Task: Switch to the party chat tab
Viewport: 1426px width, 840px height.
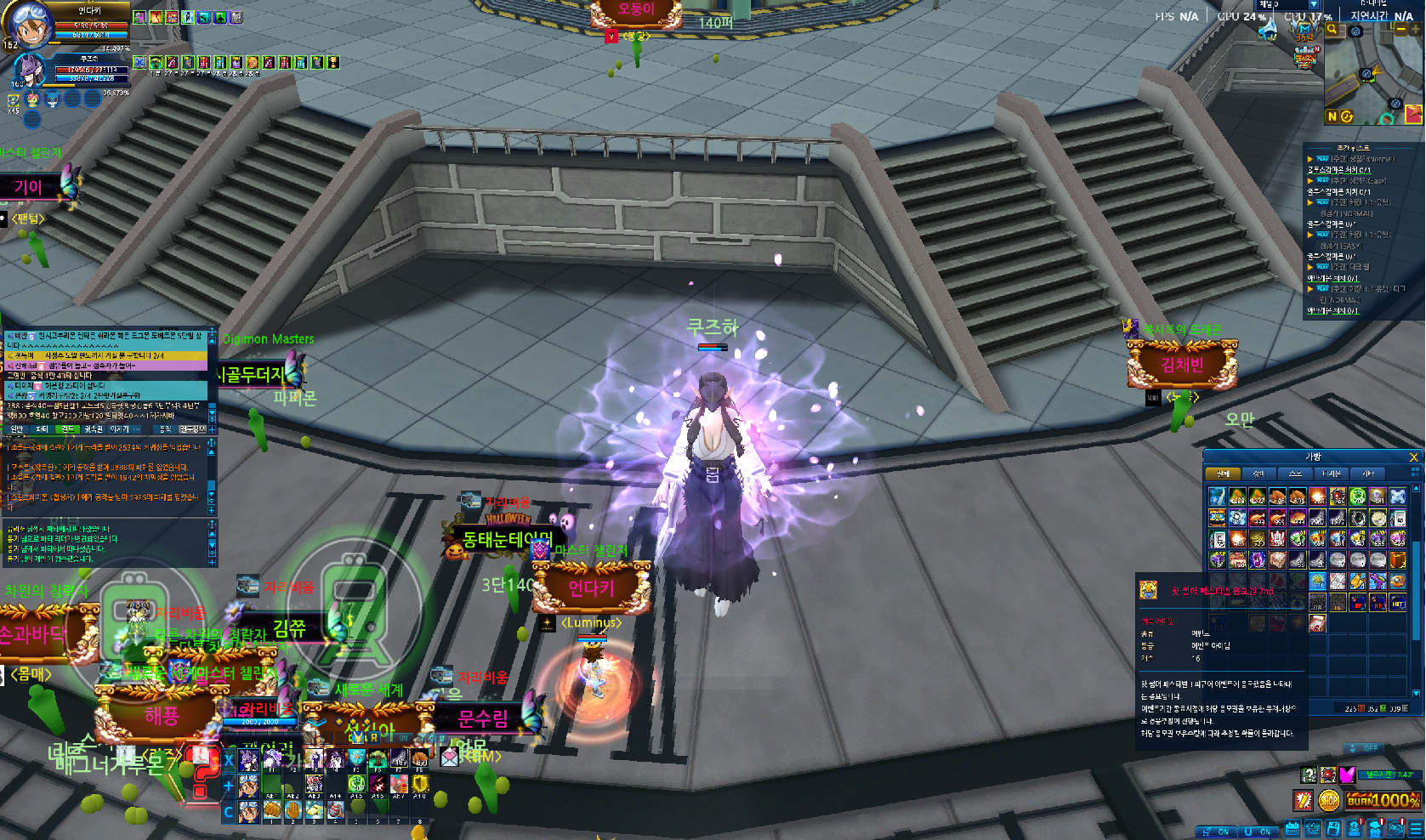Action: 42,429
